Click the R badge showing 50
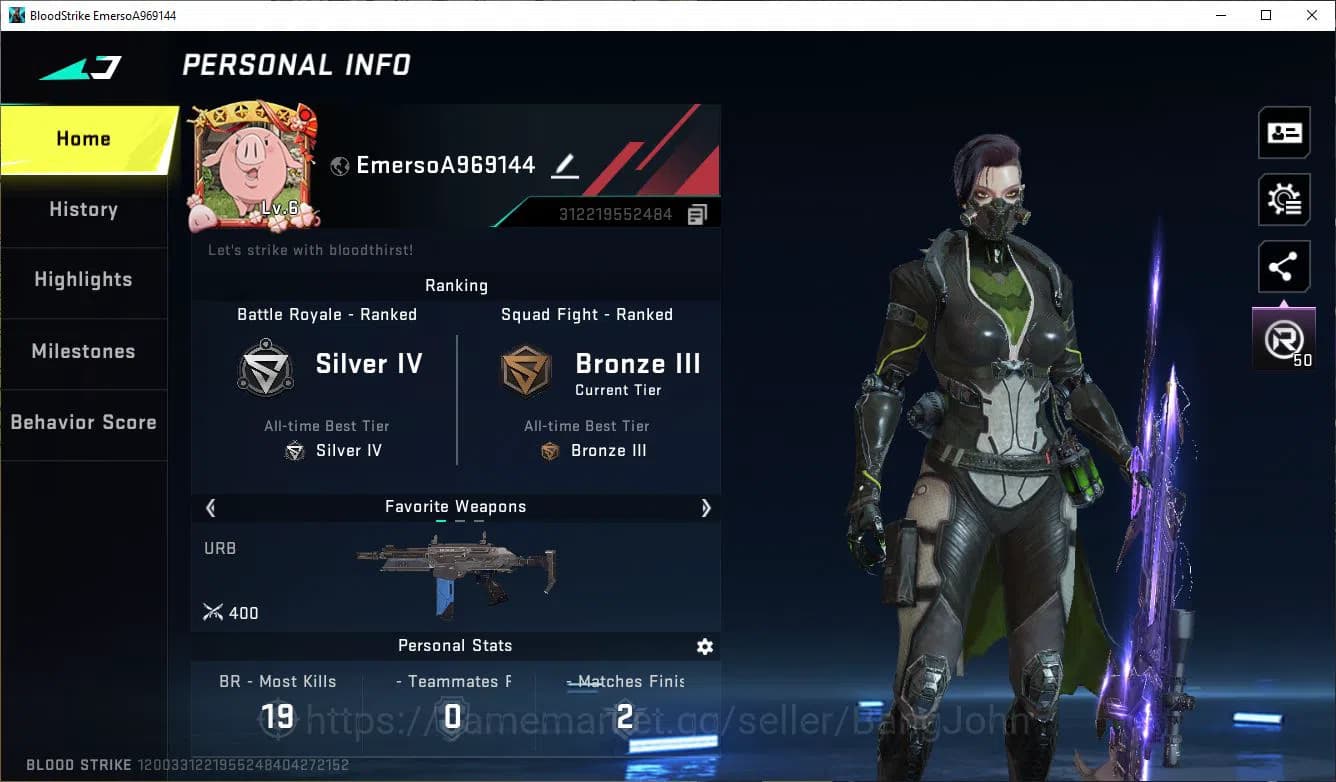Image resolution: width=1336 pixels, height=782 pixels. pyautogui.click(x=1284, y=338)
